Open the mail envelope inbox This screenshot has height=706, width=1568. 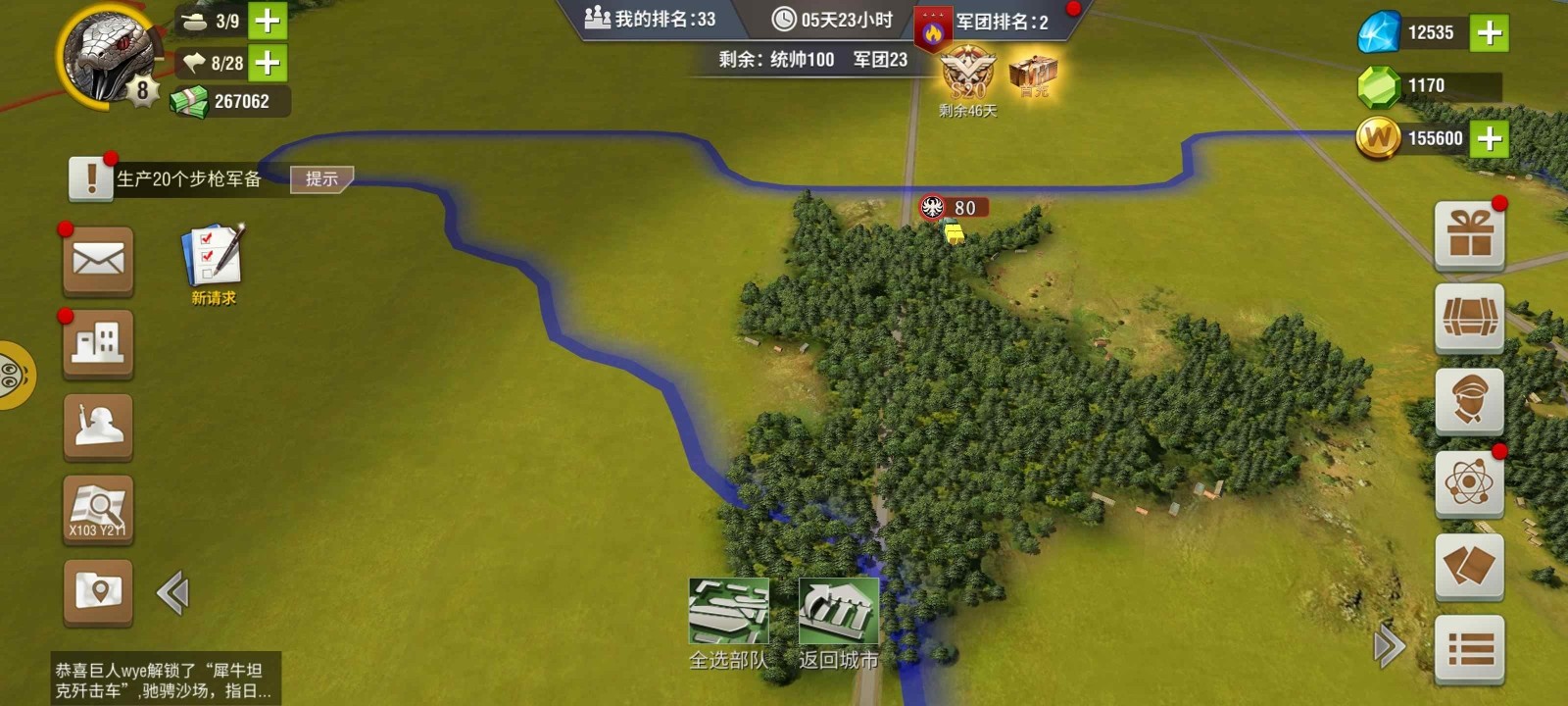point(98,261)
